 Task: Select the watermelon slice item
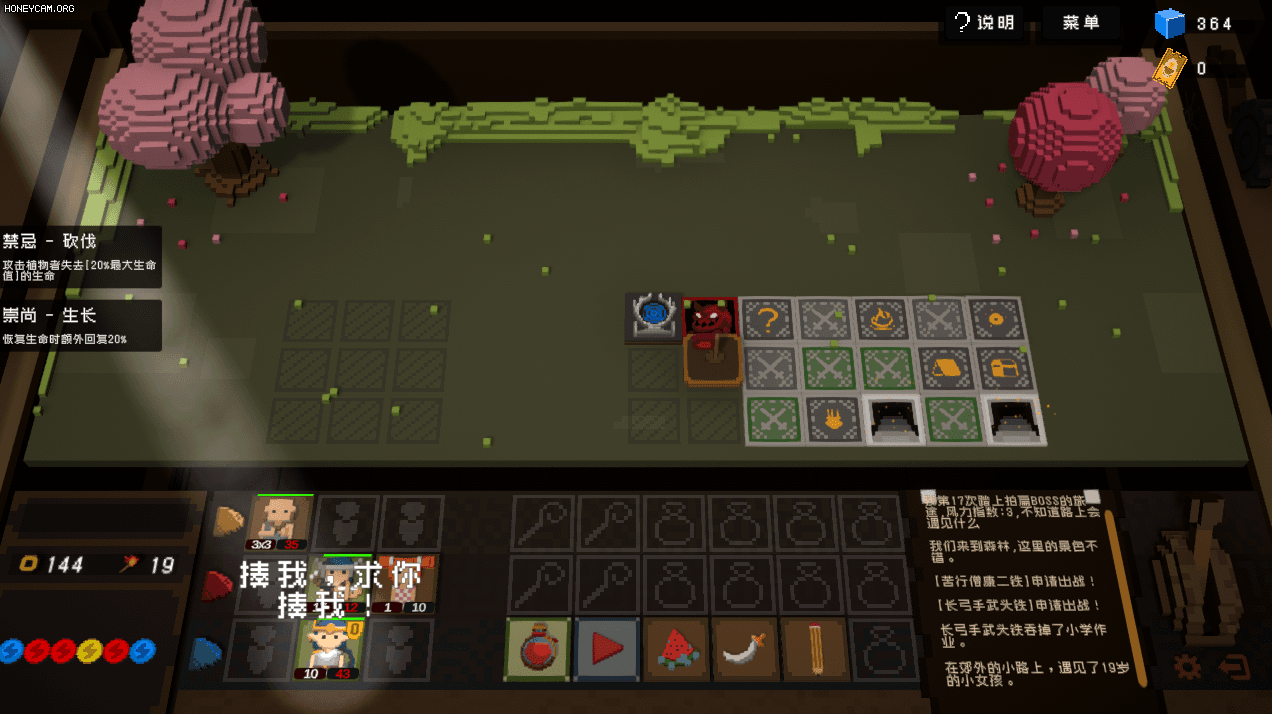676,650
